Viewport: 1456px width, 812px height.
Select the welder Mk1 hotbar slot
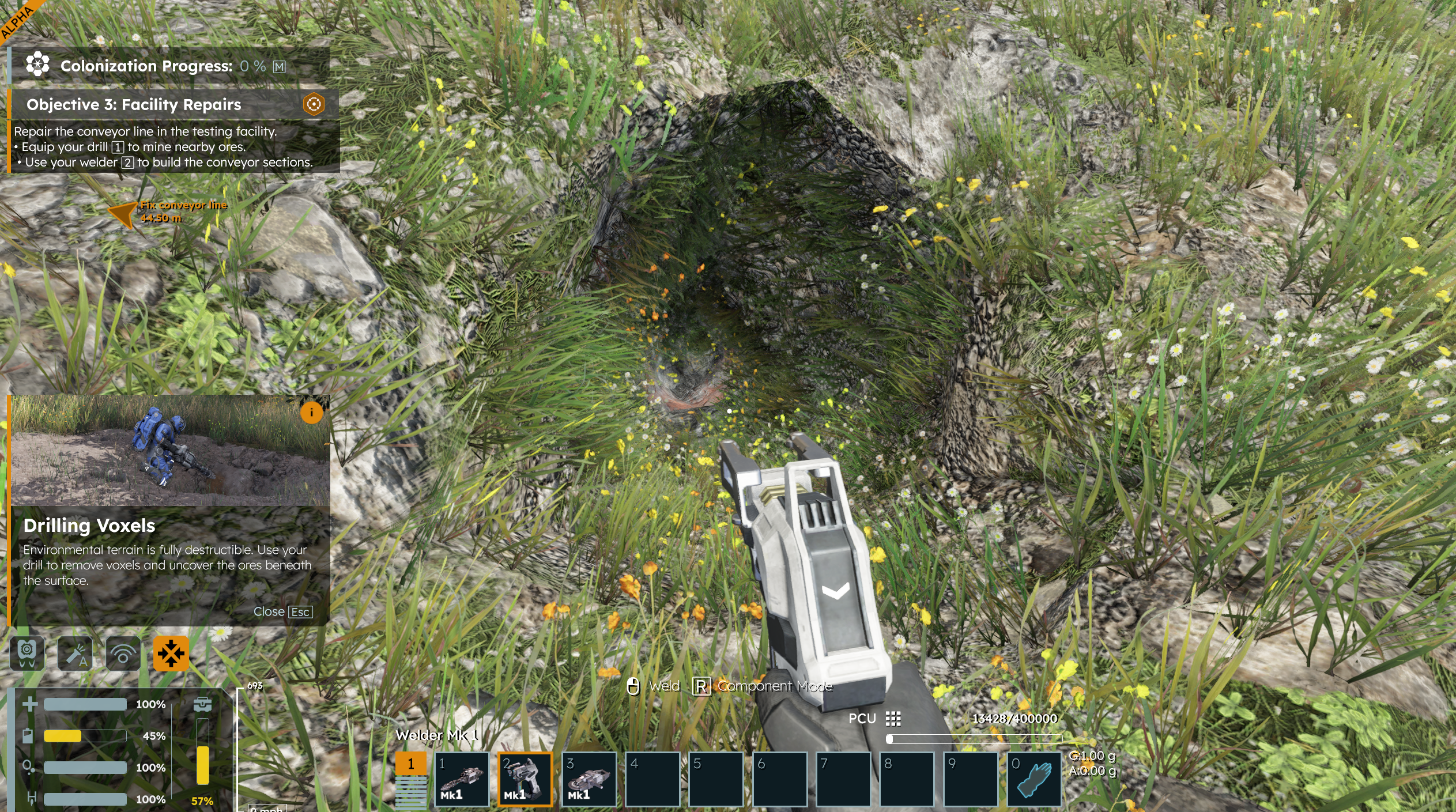pyautogui.click(x=525, y=779)
